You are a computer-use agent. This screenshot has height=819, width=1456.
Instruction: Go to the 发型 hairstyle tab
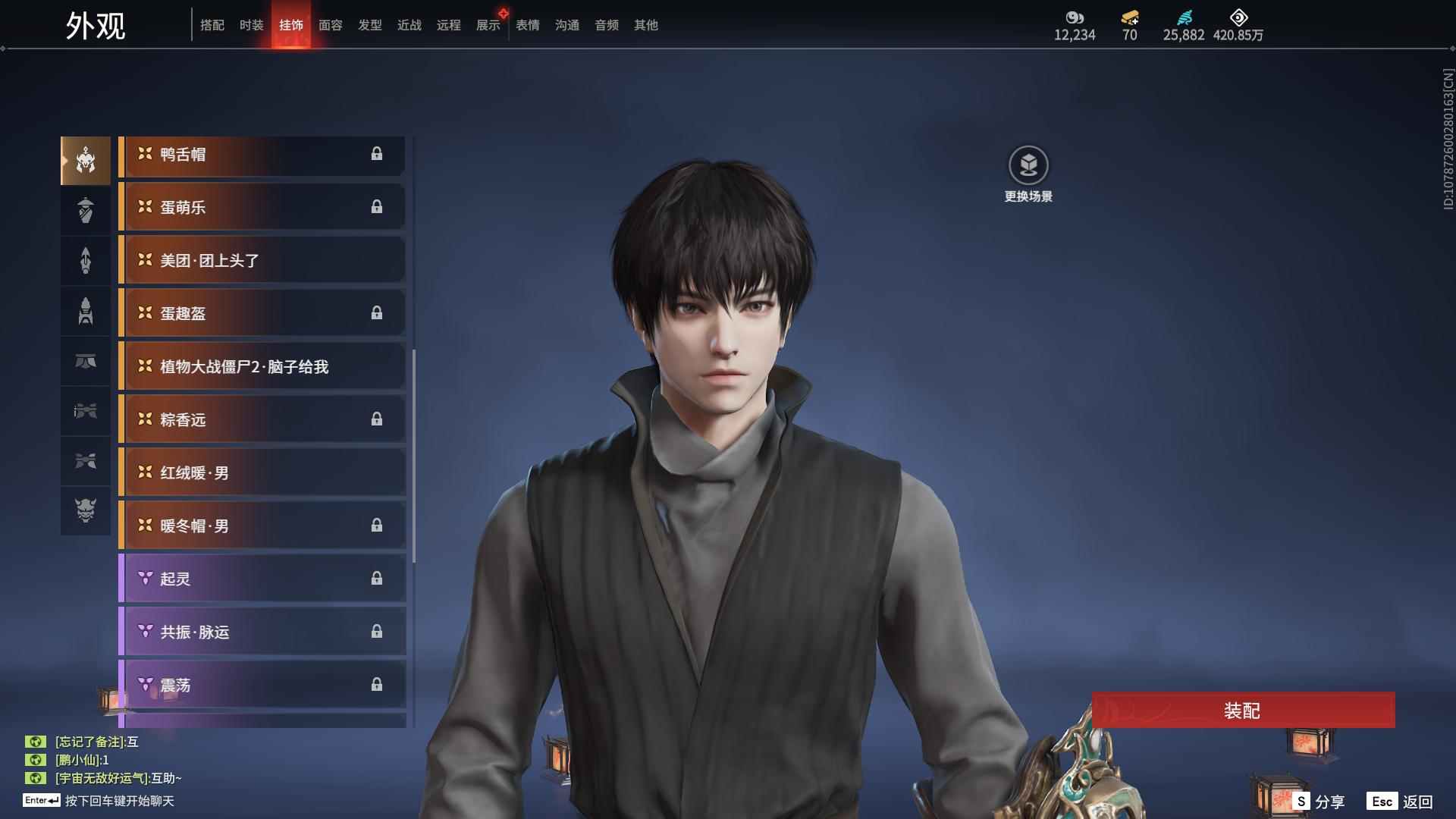[369, 25]
